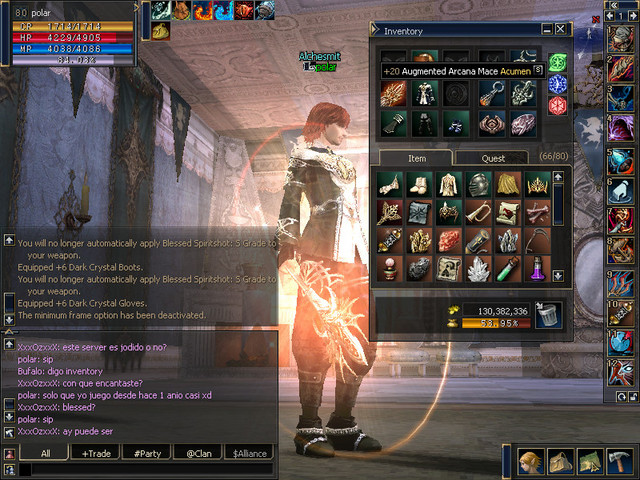Switch to the #Party chat tab
This screenshot has height=480, width=640.
point(149,453)
